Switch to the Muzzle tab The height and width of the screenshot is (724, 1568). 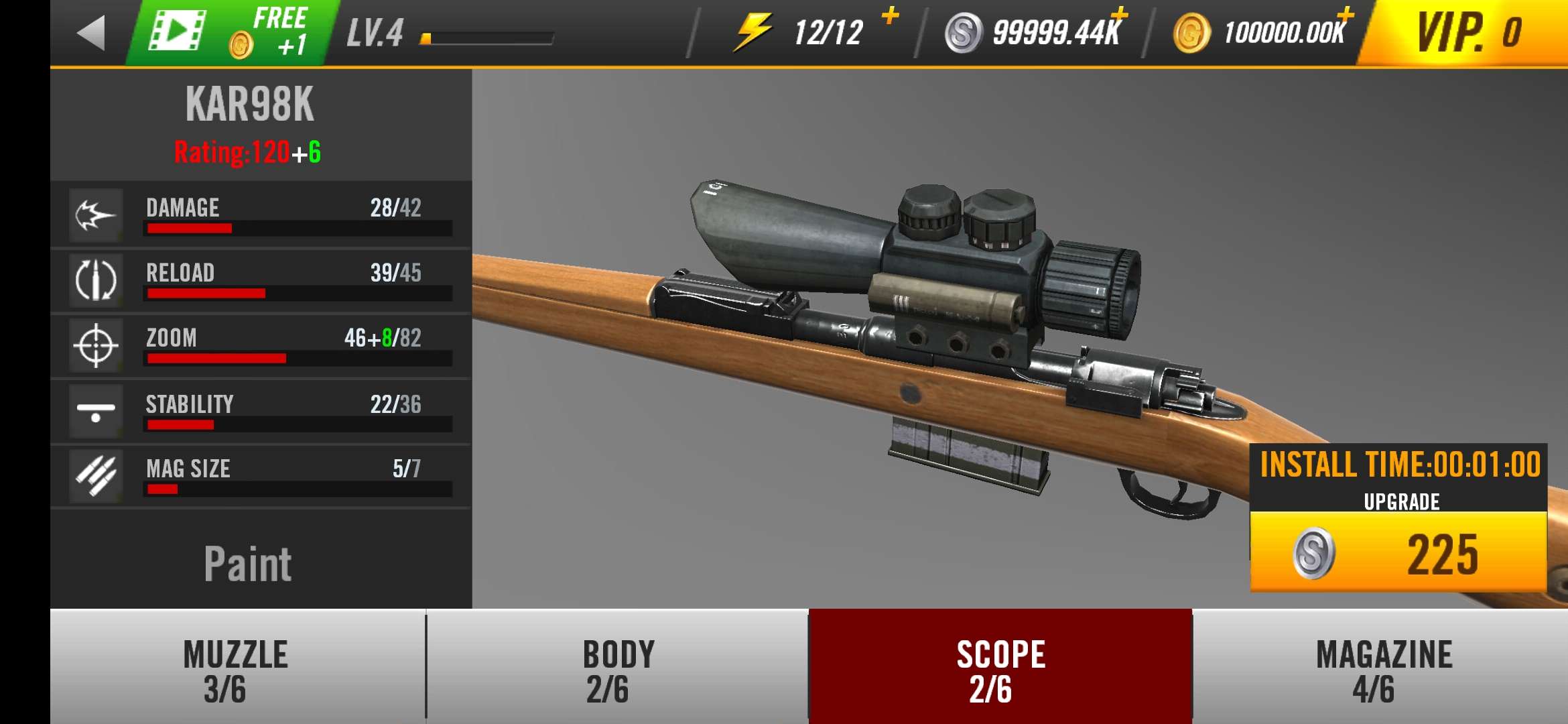237,670
